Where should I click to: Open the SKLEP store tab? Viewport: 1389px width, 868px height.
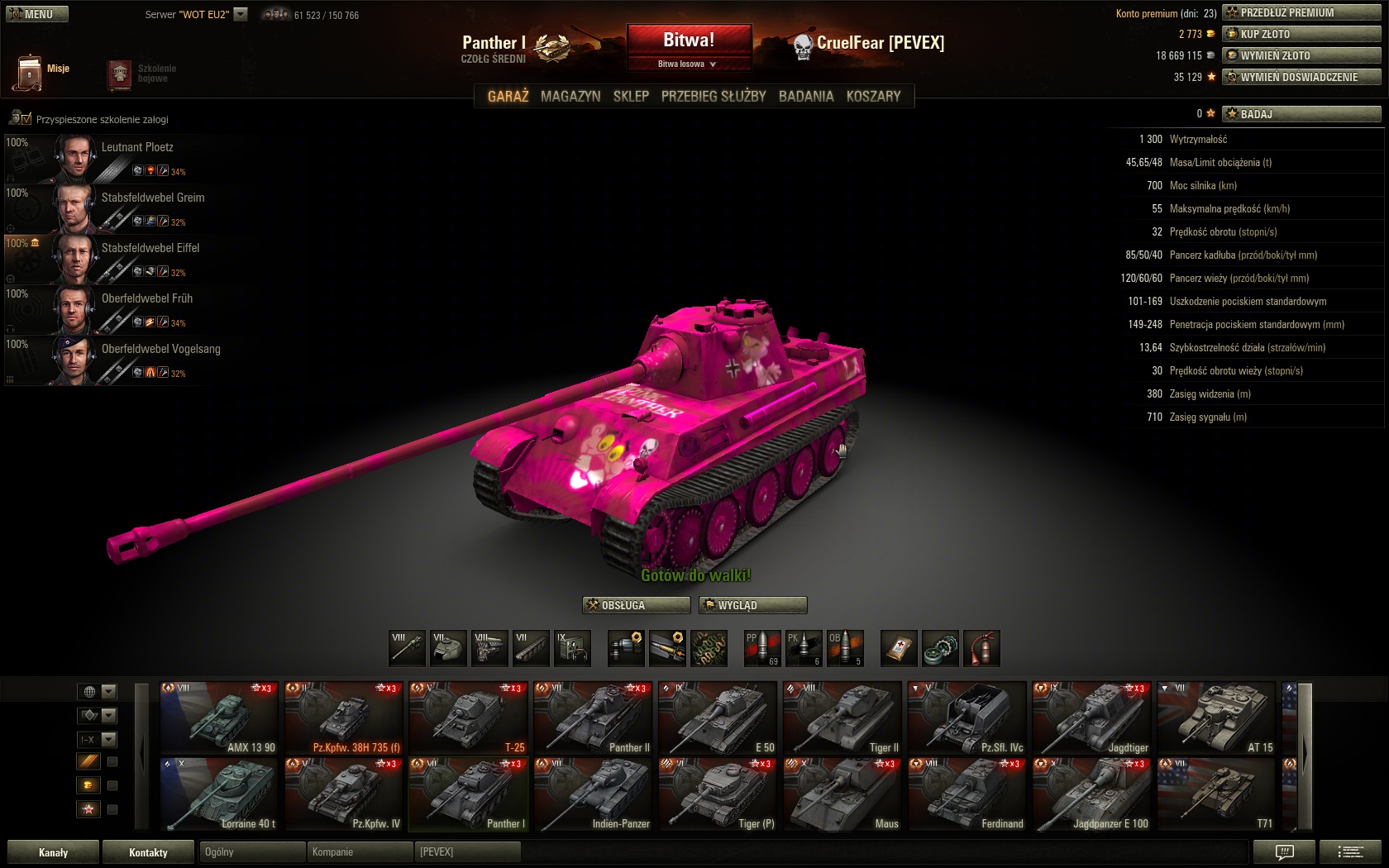[631, 96]
